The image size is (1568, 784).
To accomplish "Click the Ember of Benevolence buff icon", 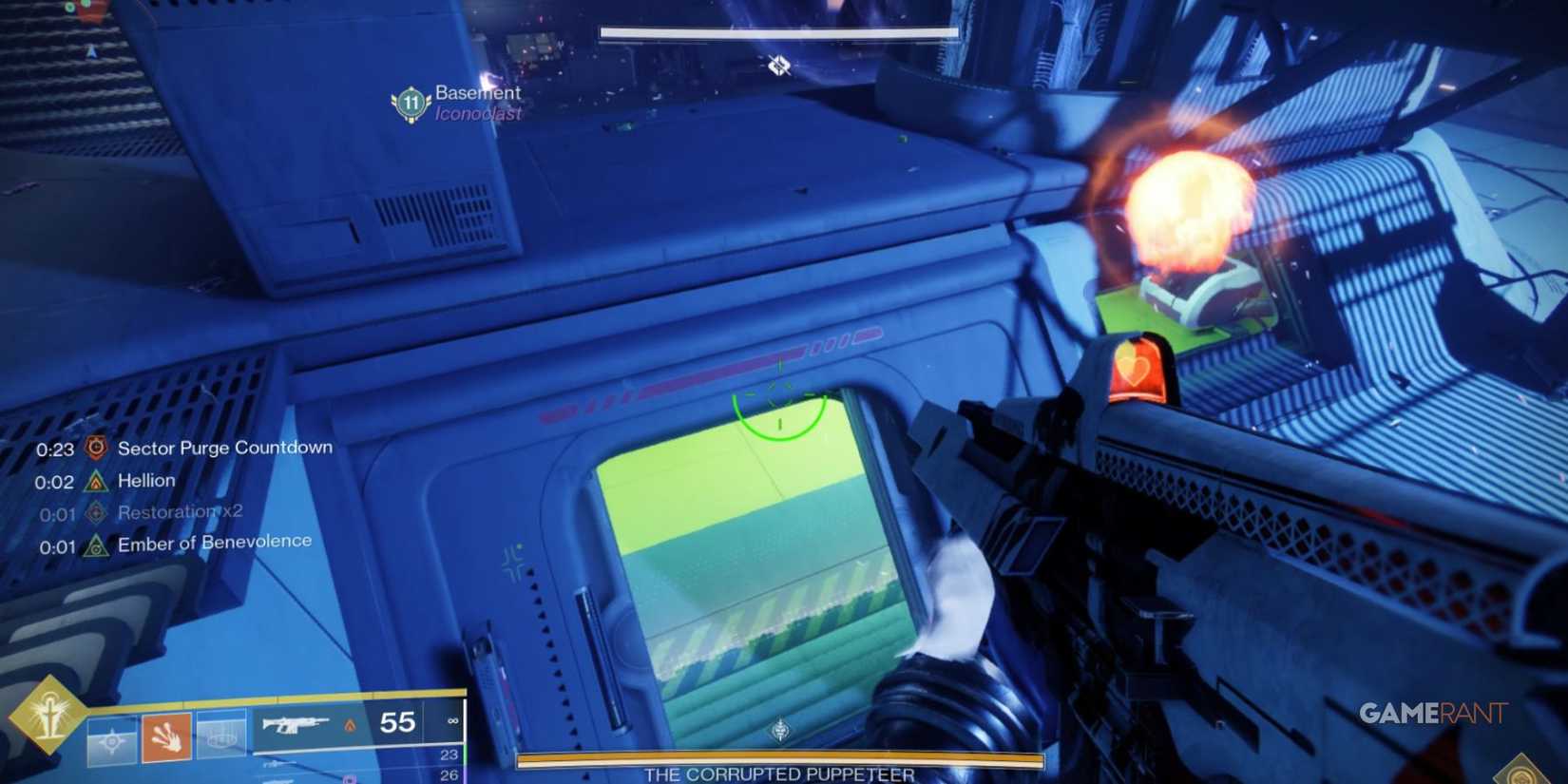I will tap(95, 544).
